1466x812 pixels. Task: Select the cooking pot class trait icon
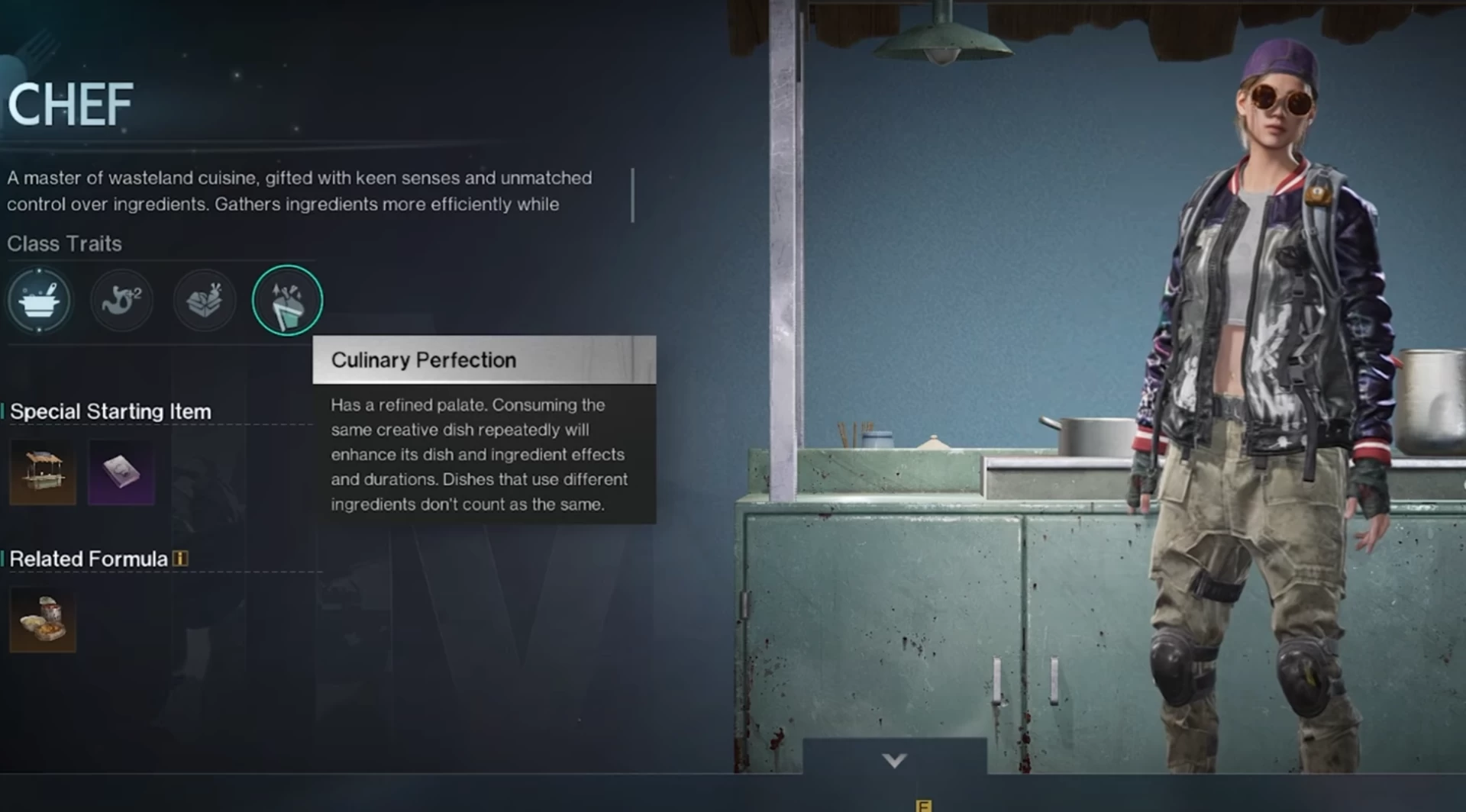click(39, 301)
